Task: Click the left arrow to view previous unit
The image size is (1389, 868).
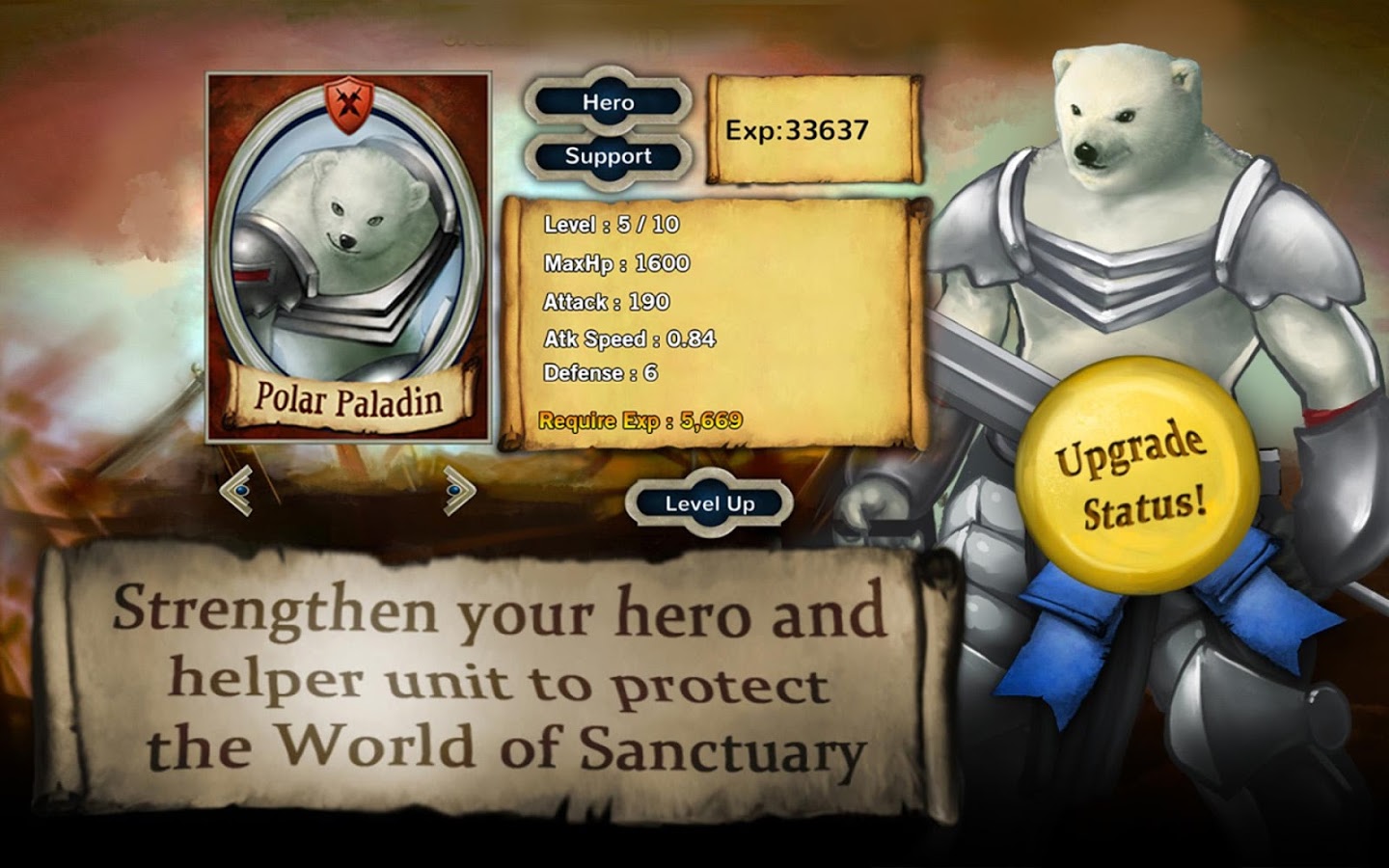Action: pyautogui.click(x=240, y=492)
